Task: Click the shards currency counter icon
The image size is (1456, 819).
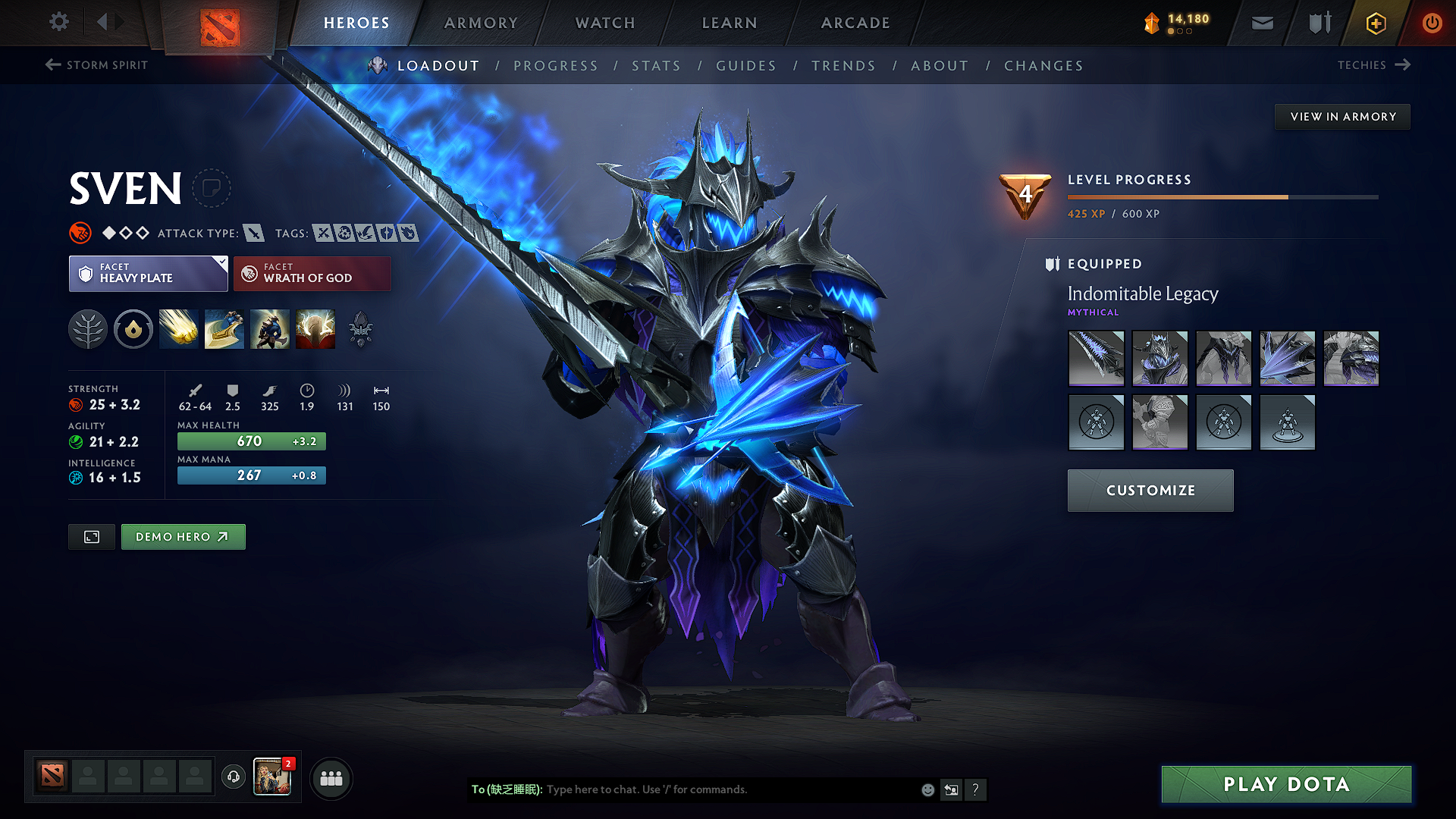Action: coord(1151,23)
